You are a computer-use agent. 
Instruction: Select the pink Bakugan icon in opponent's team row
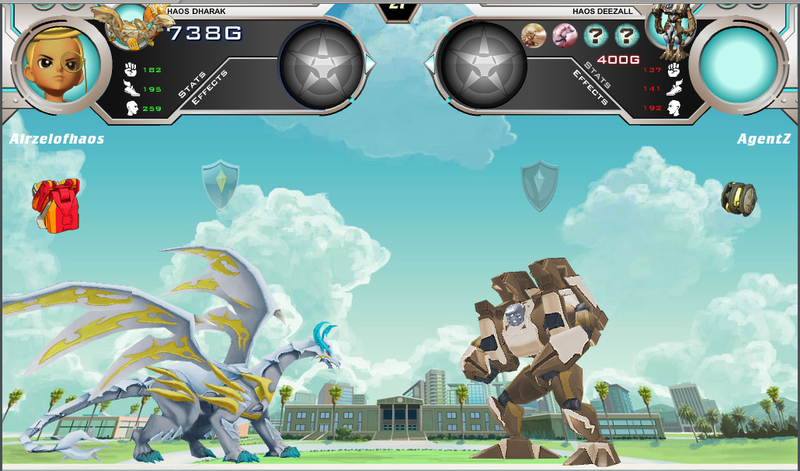(x=564, y=36)
